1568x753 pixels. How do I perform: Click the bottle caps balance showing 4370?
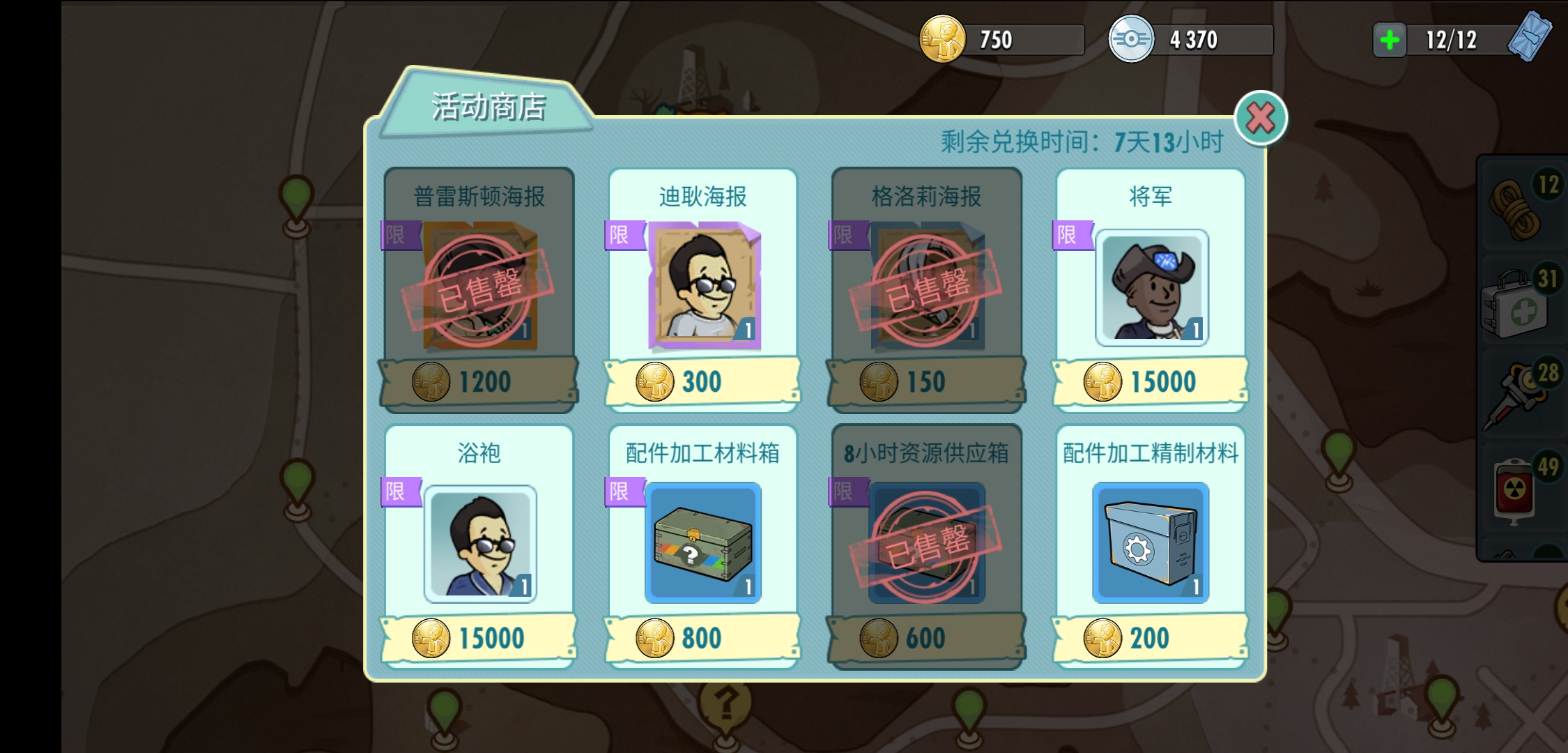pyautogui.click(x=1194, y=40)
